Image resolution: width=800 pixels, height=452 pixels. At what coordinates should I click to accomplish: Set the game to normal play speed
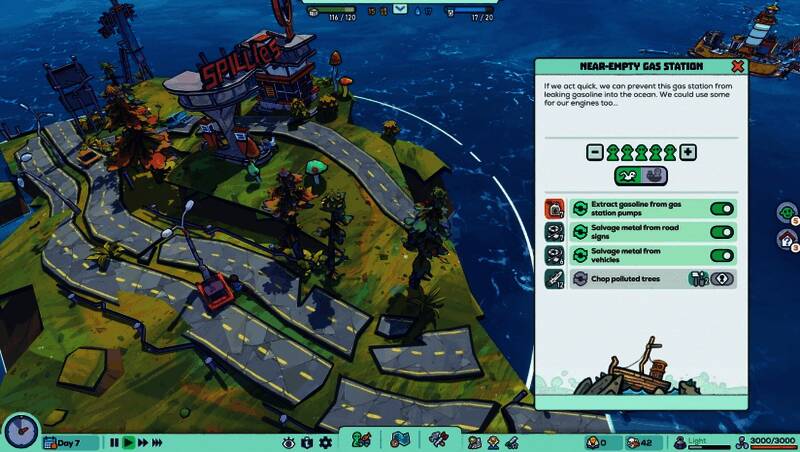pyautogui.click(x=128, y=442)
